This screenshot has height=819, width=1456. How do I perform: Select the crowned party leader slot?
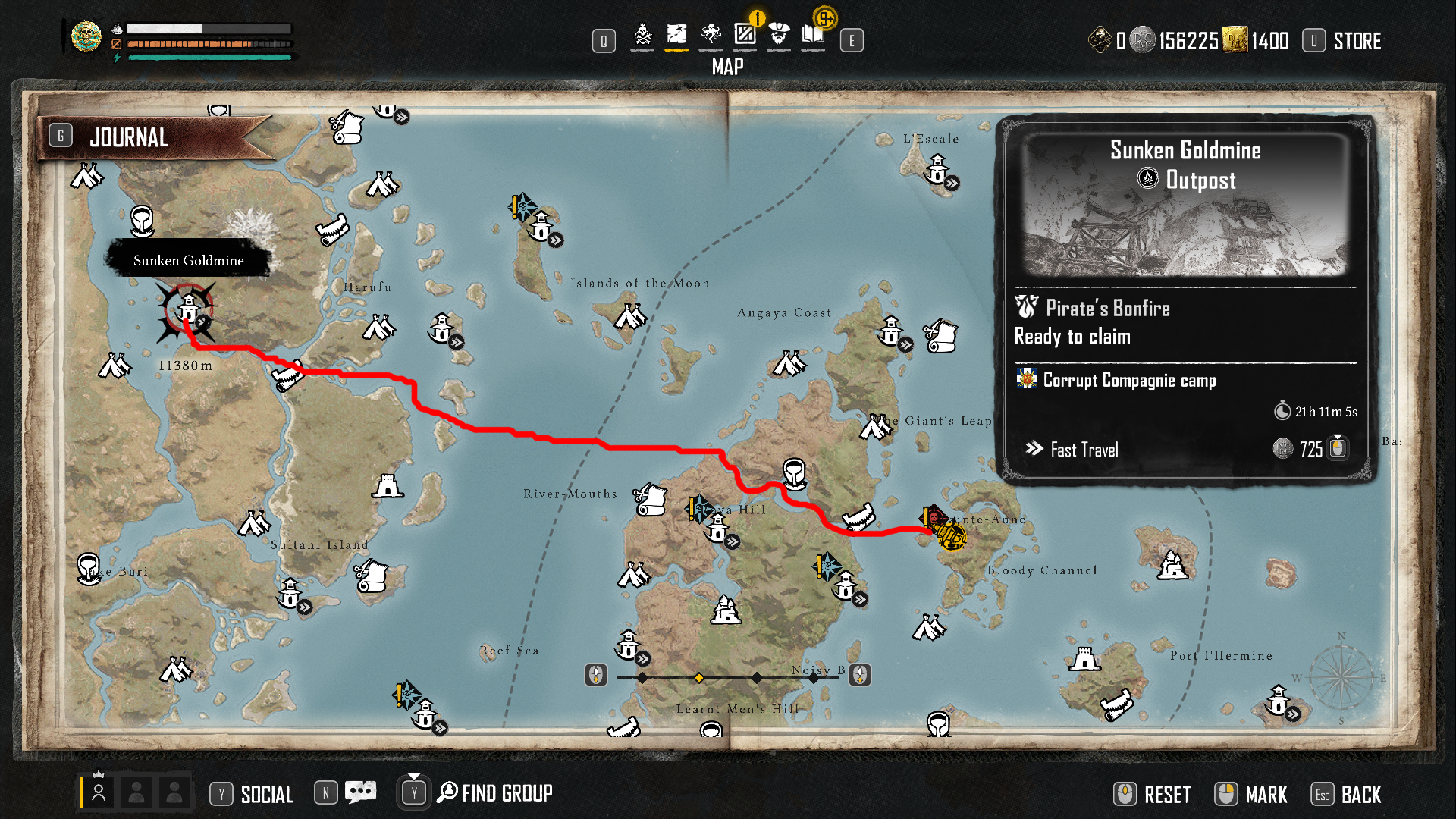pyautogui.click(x=99, y=792)
